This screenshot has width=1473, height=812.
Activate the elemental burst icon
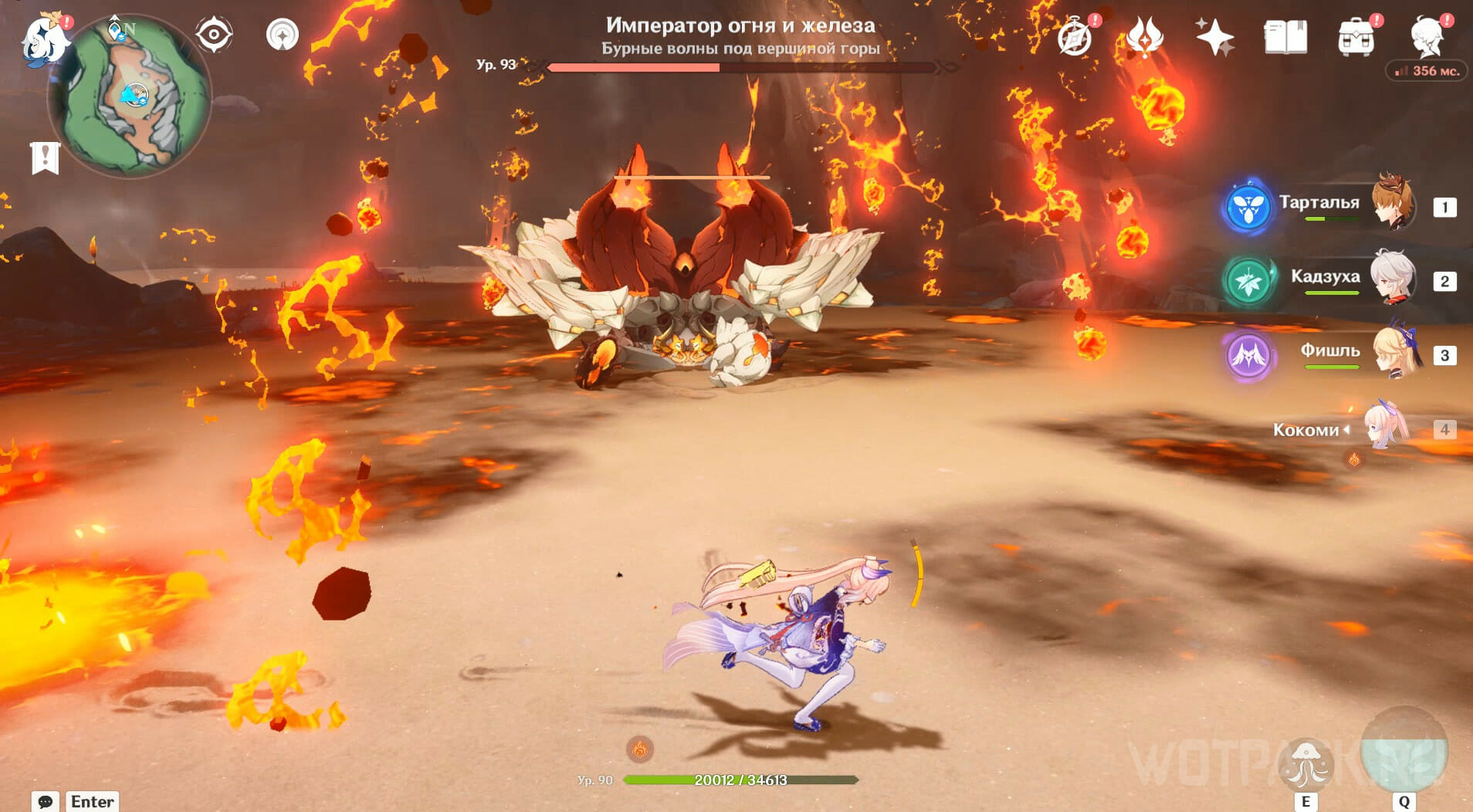coord(1404,753)
